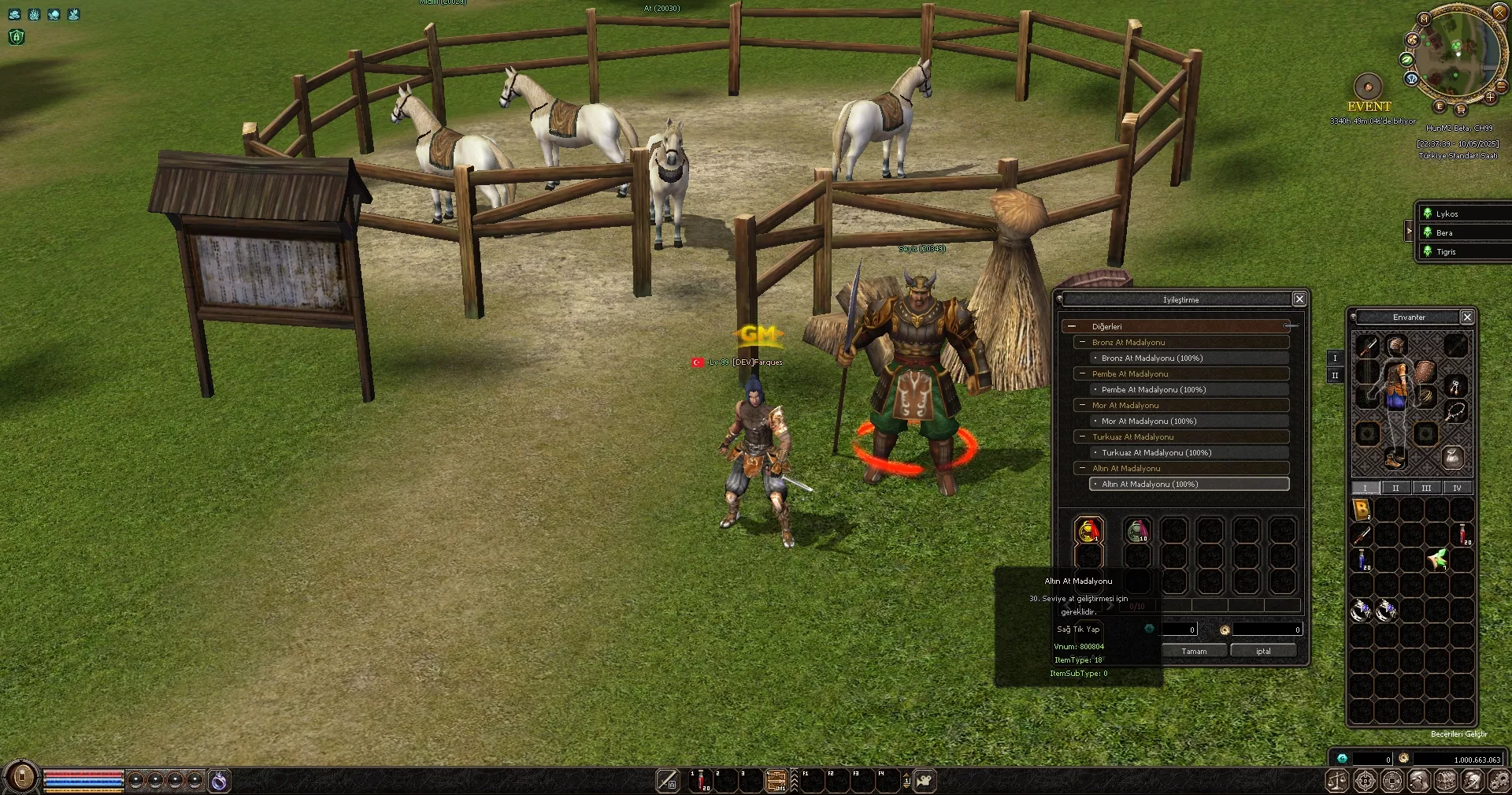
Task: Select the red potion in inventory
Action: tap(1462, 534)
